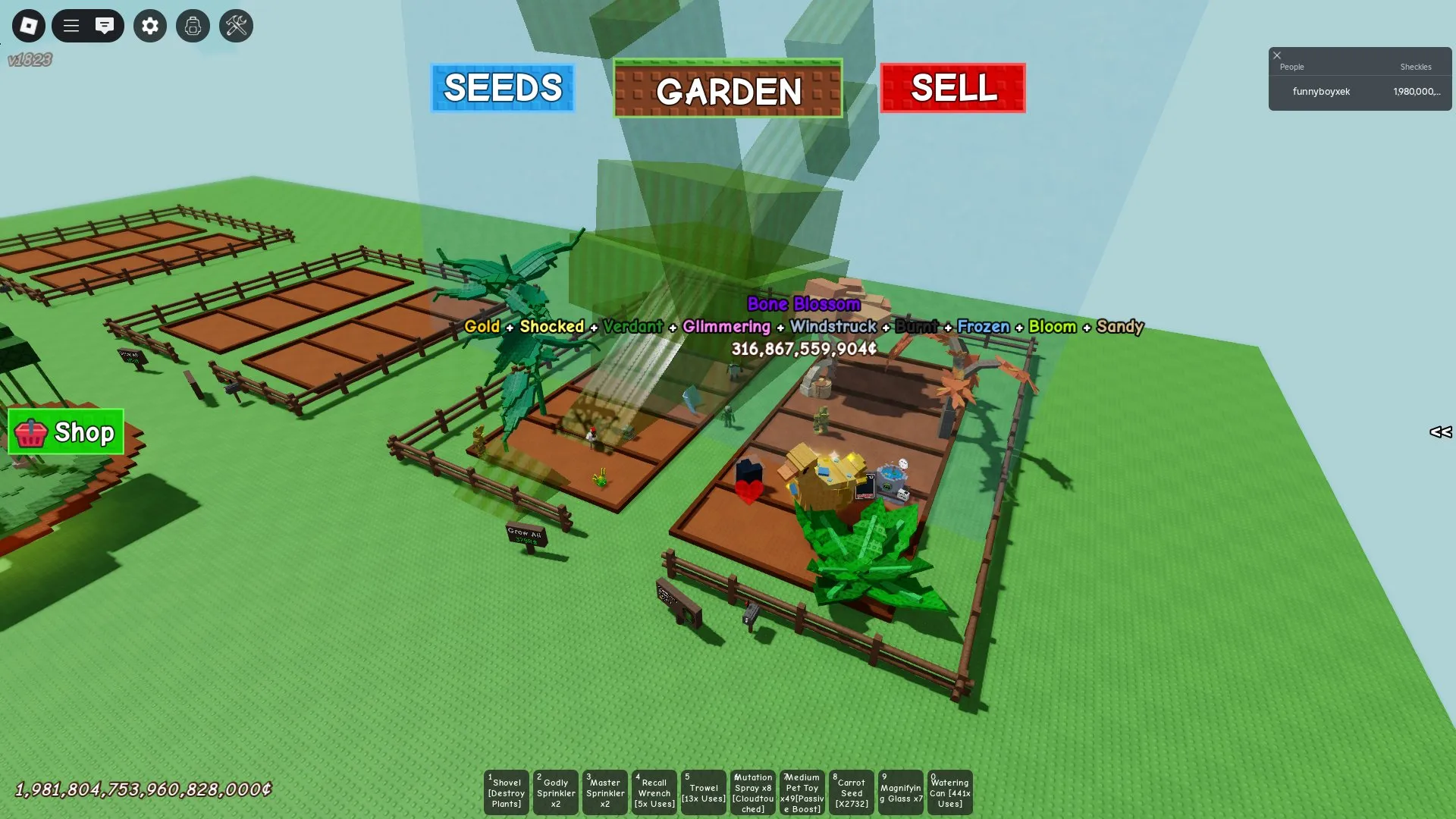The image size is (1456, 819).
Task: Select funnyboyxek on the leaderboard
Action: tap(1321, 91)
